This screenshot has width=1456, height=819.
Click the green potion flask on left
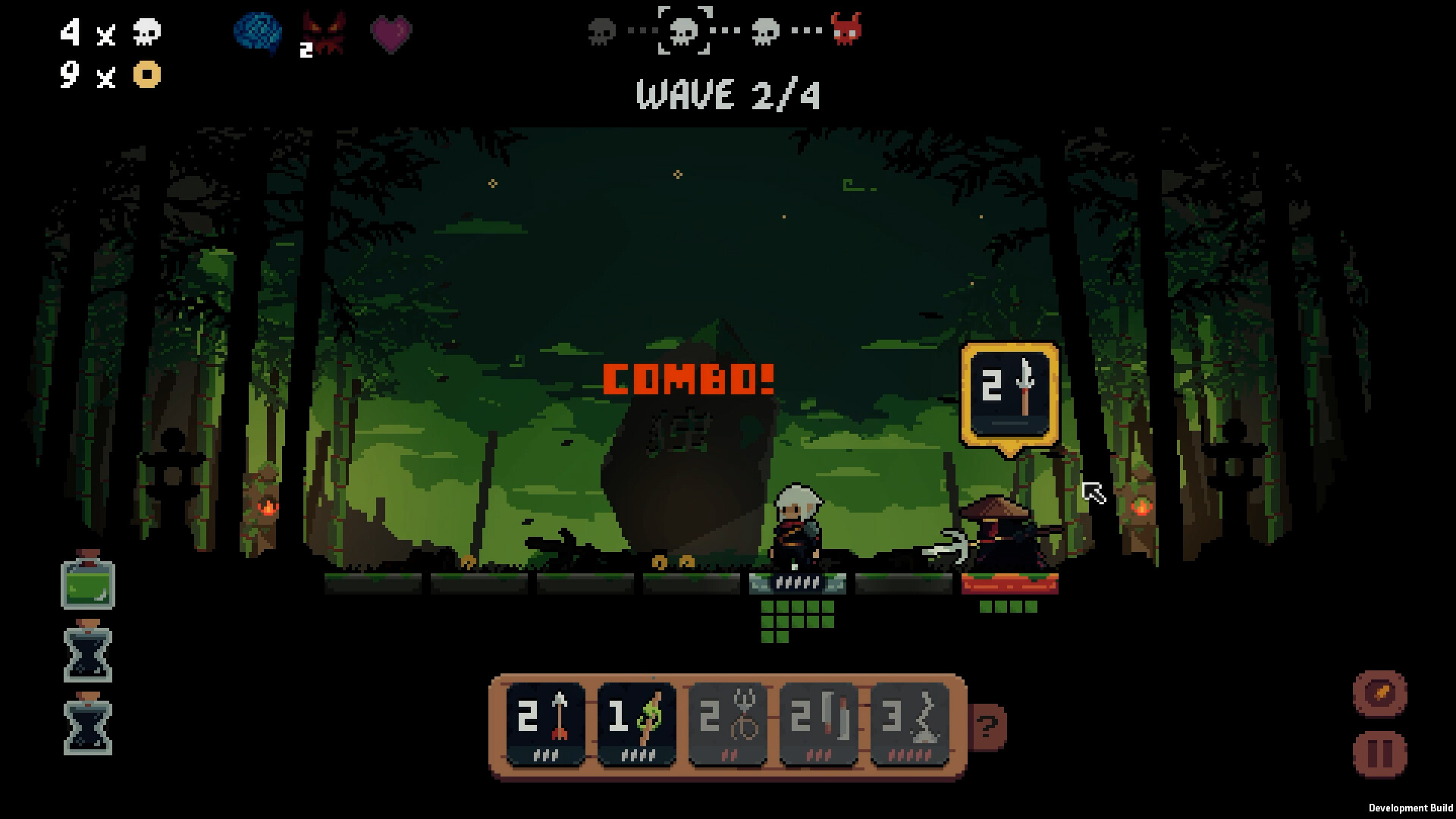[89, 582]
